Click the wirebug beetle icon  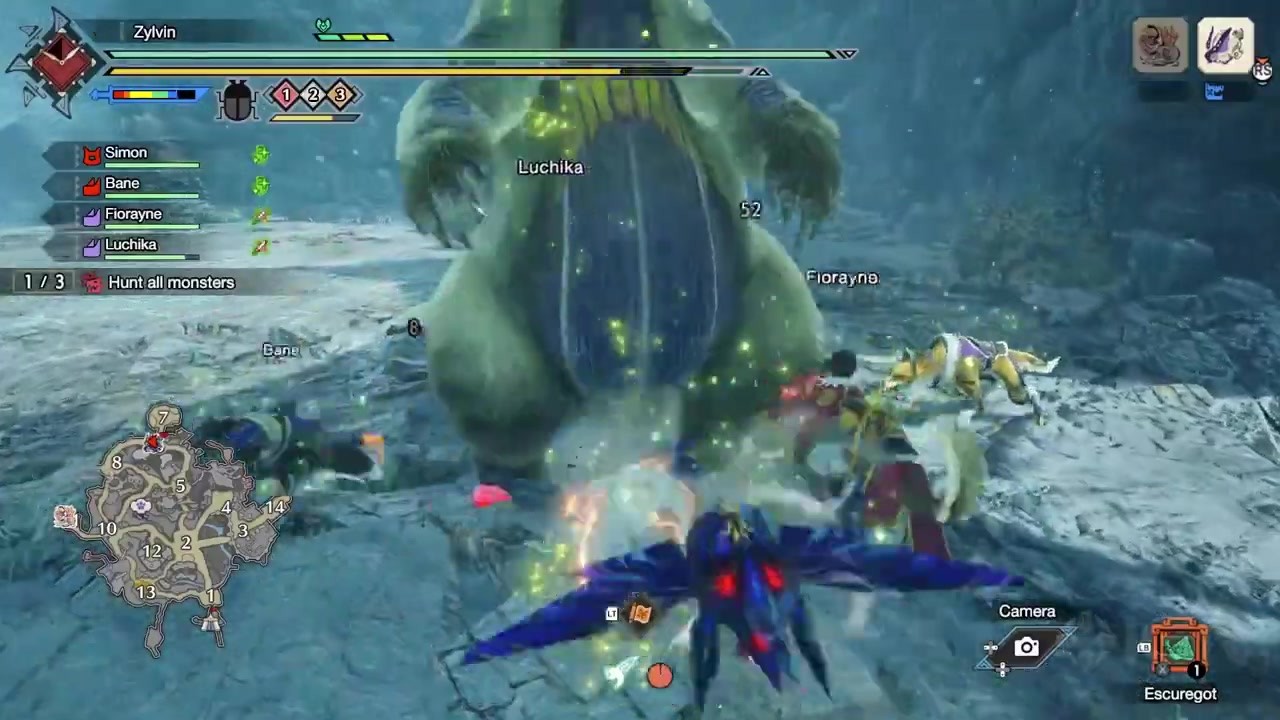coord(237,100)
